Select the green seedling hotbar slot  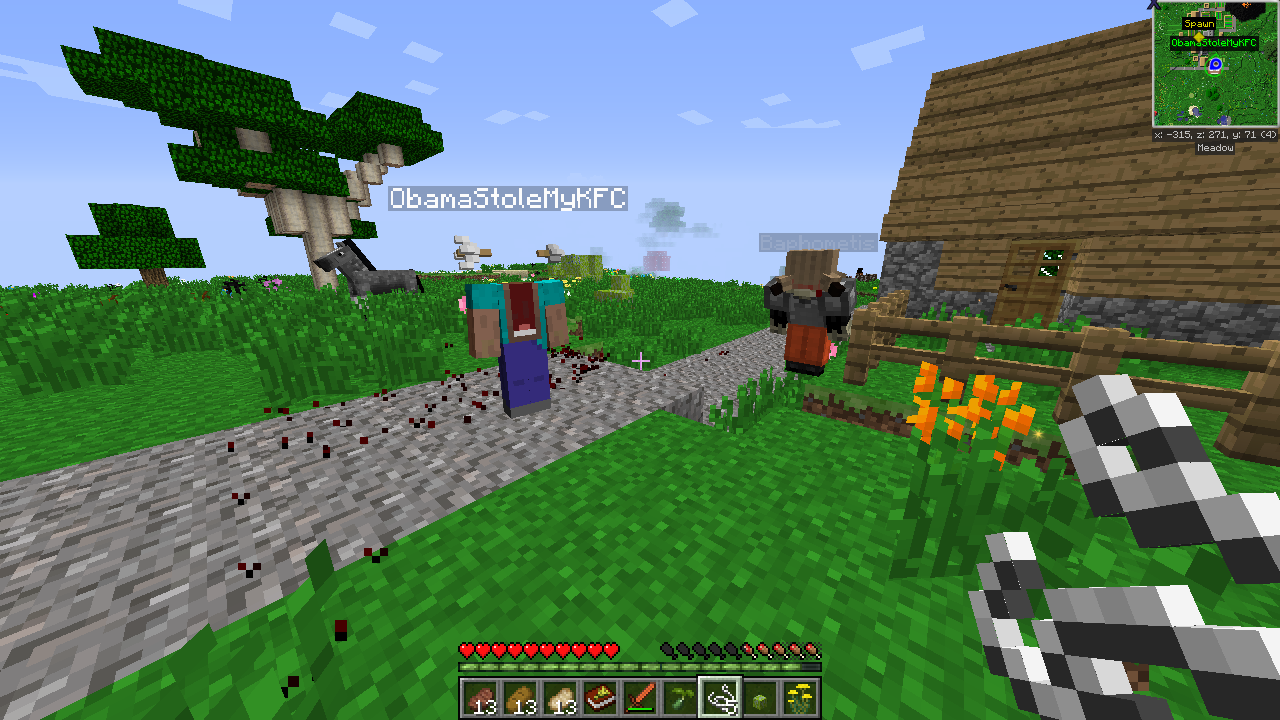click(680, 697)
